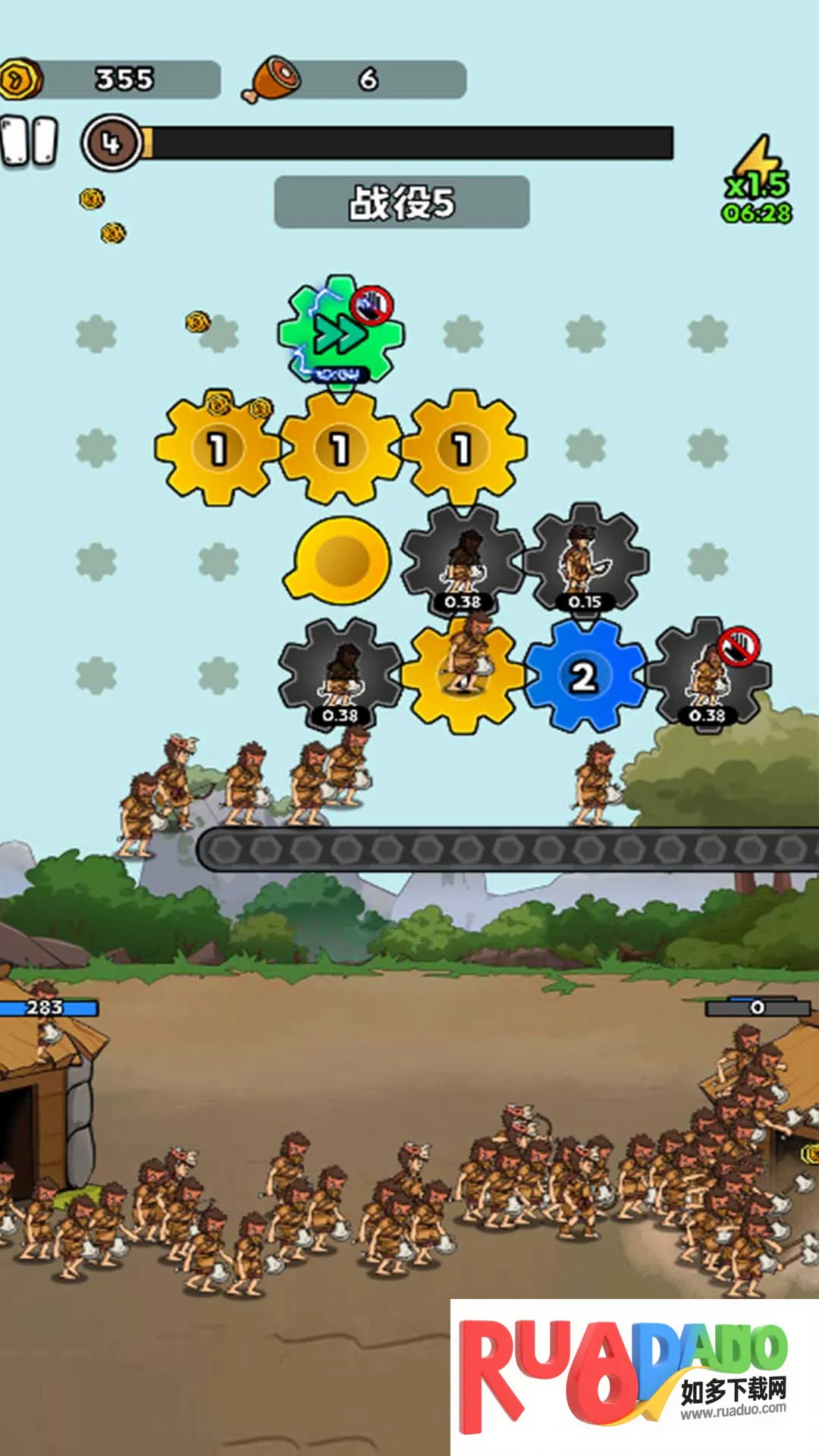The width and height of the screenshot is (819, 1456).
Task: Choose the dark caveman gear labeled 0.15
Action: [x=585, y=561]
